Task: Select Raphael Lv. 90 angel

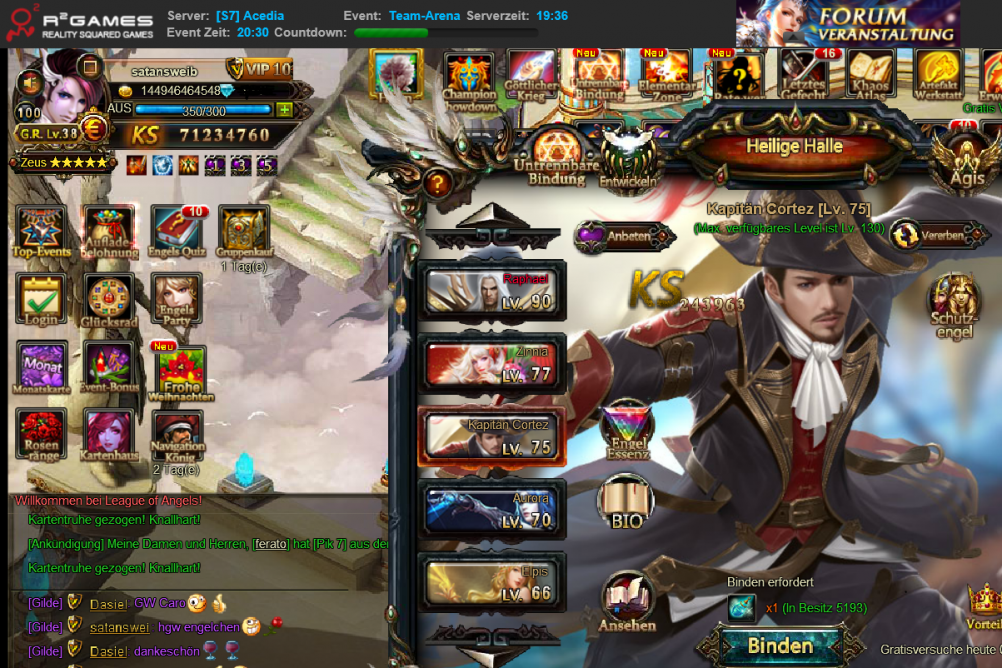Action: [490, 292]
